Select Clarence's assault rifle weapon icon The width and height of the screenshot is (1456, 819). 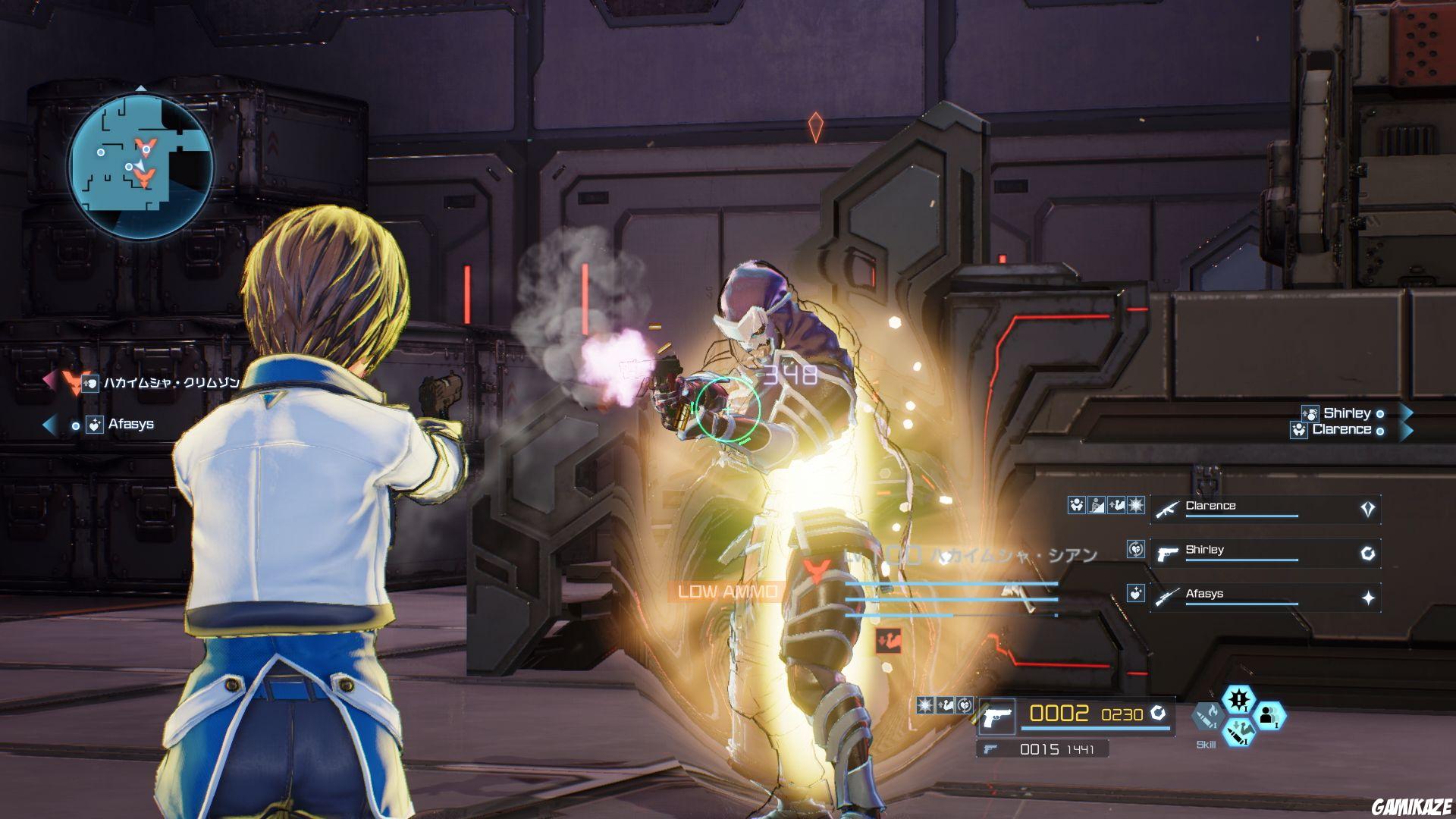click(1166, 510)
